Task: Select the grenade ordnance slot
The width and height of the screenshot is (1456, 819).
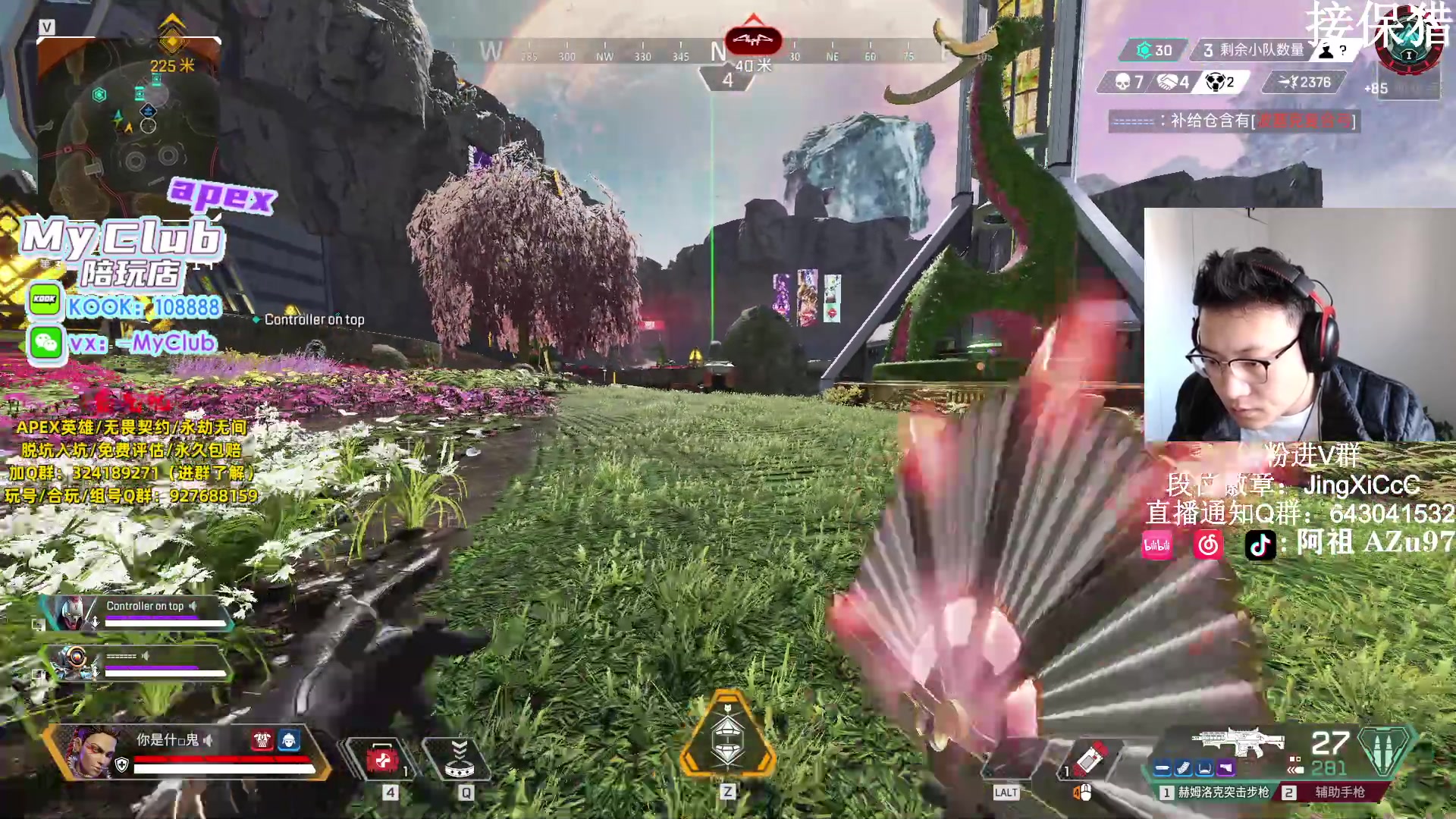Action: pos(1089,758)
